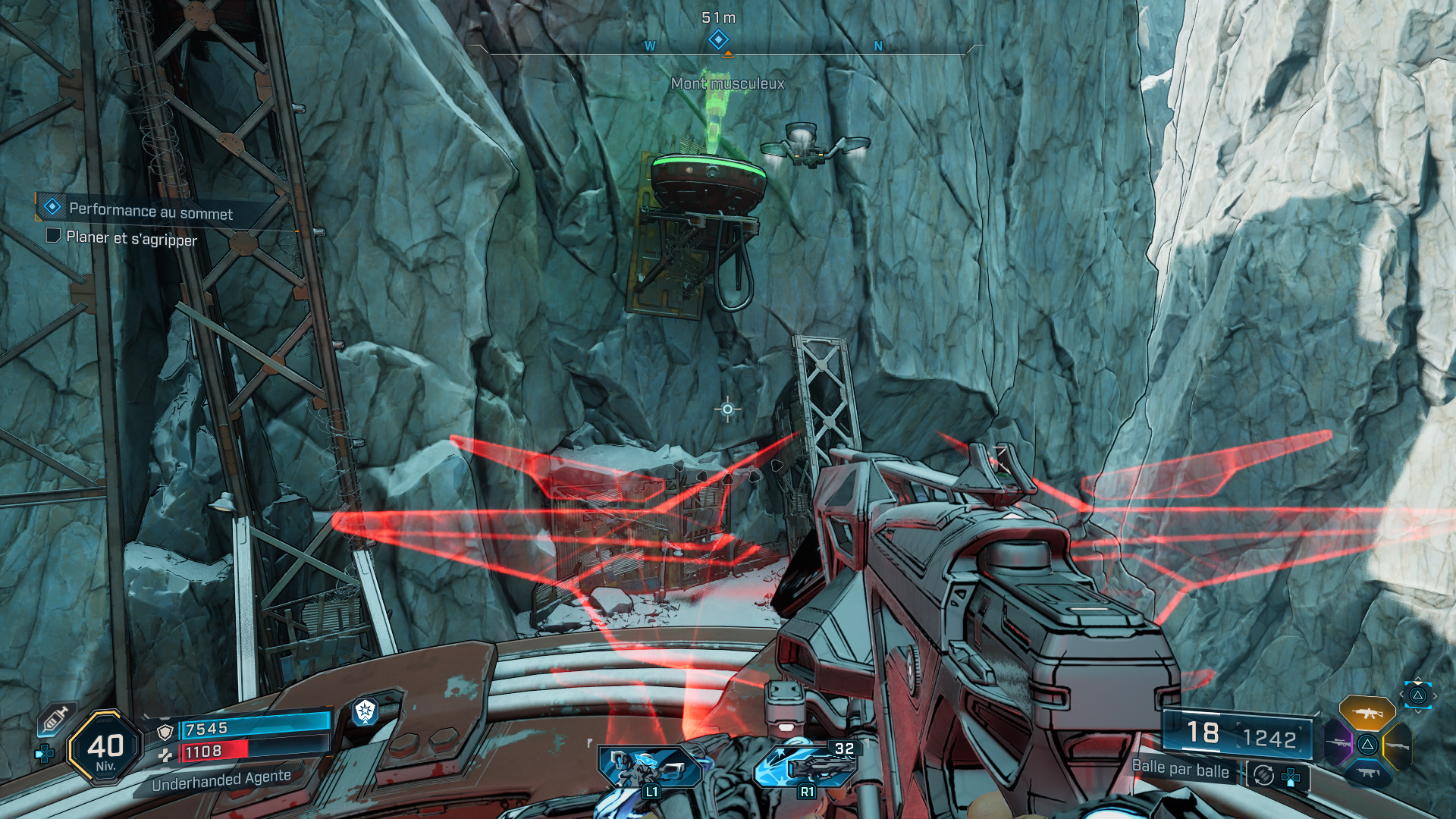This screenshot has height=819, width=1456.
Task: Activate the action skill with the masked figure
Action: coord(648,767)
